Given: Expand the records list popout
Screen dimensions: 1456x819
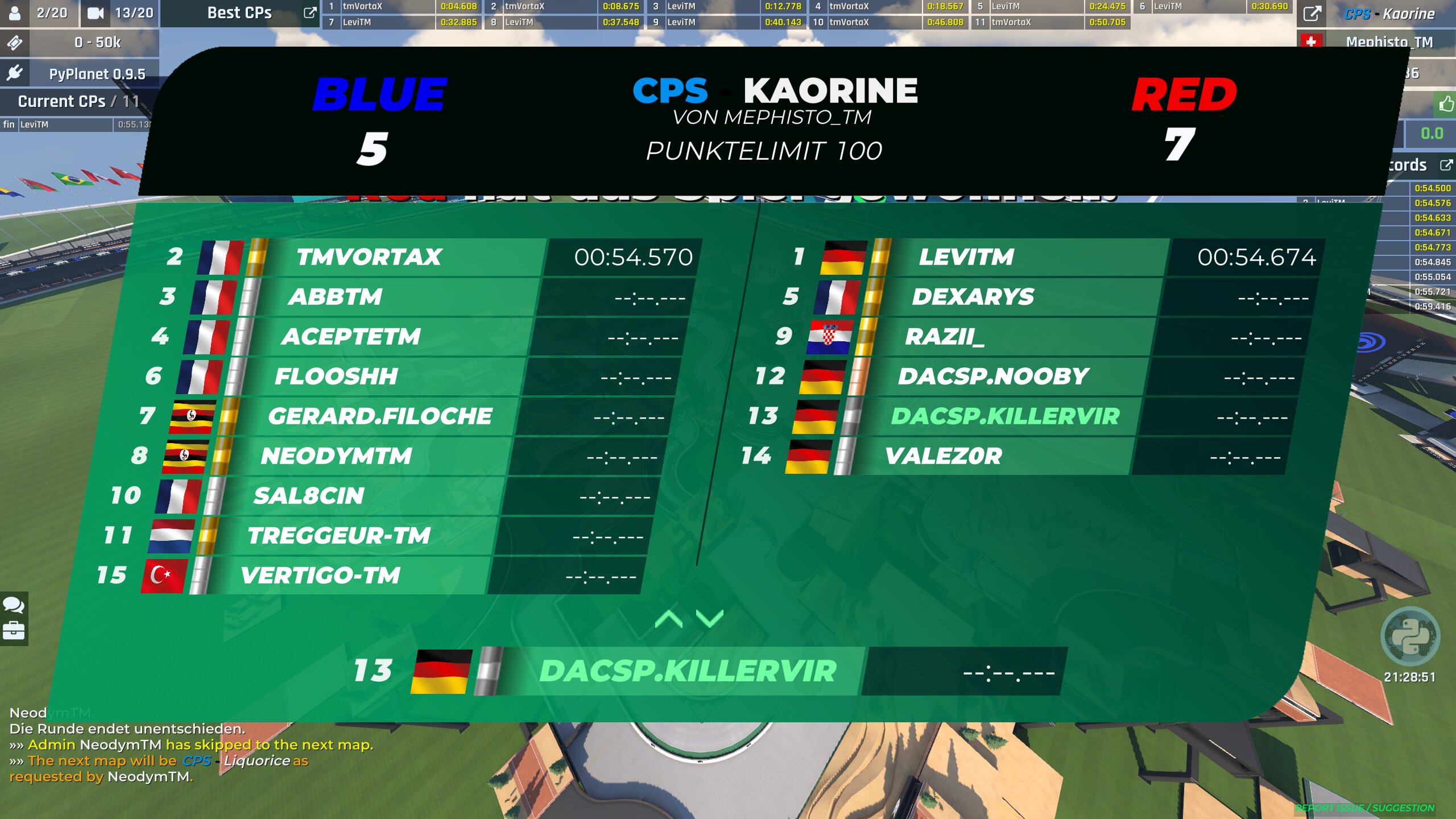Looking at the screenshot, I should click(x=1446, y=165).
